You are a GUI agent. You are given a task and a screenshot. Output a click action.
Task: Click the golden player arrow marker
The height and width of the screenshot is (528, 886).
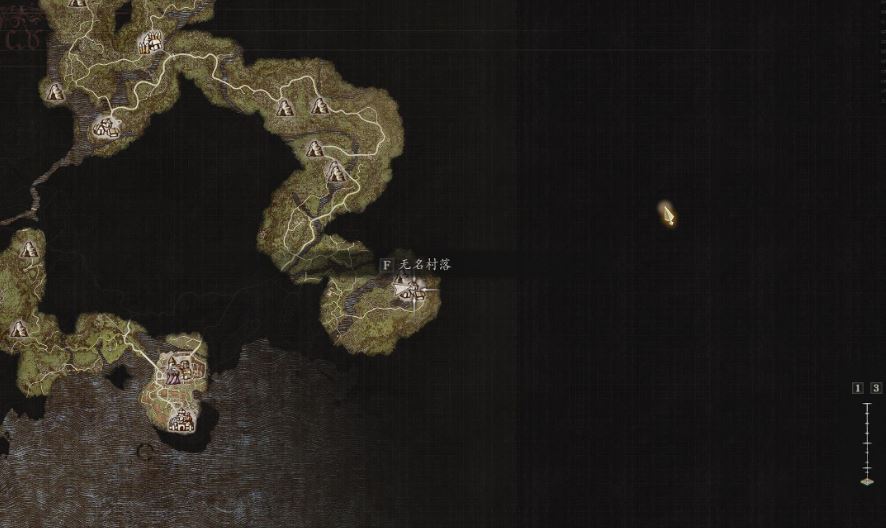click(x=668, y=213)
